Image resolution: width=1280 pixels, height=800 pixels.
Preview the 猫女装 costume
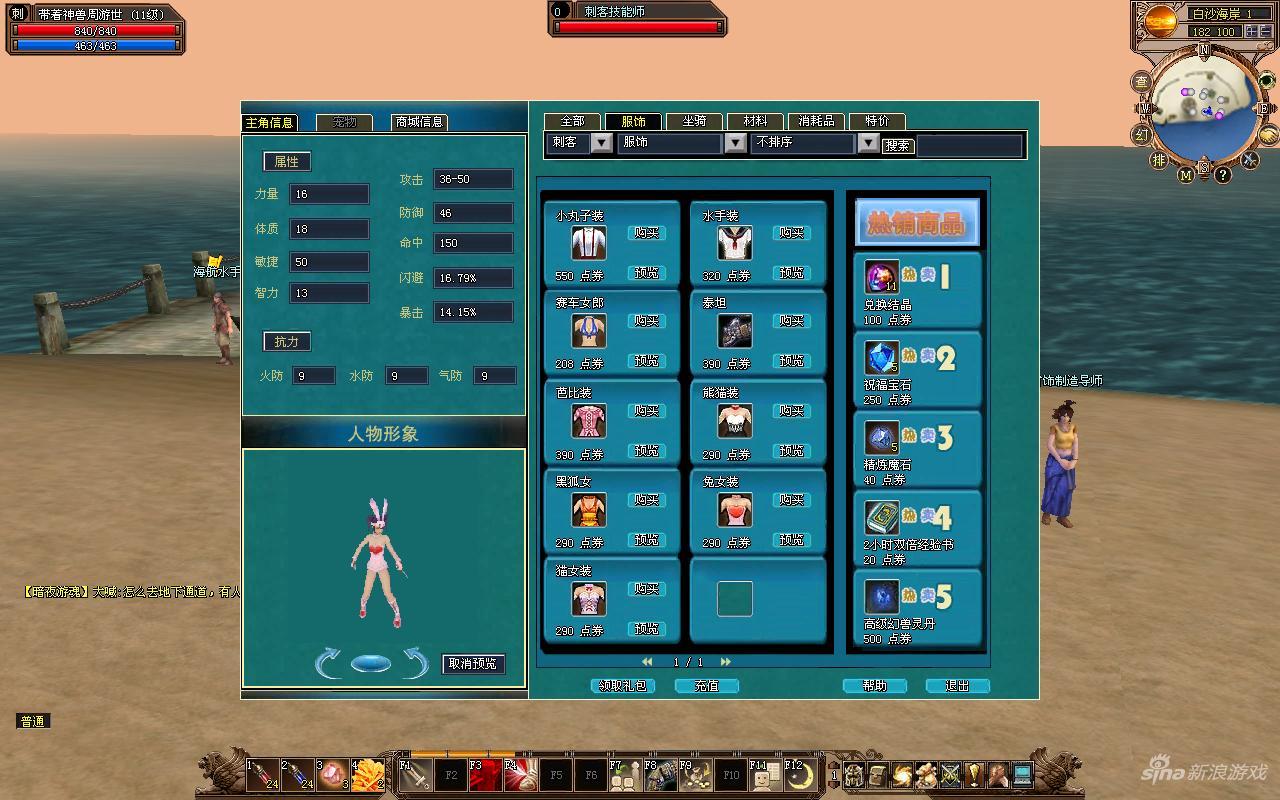646,629
